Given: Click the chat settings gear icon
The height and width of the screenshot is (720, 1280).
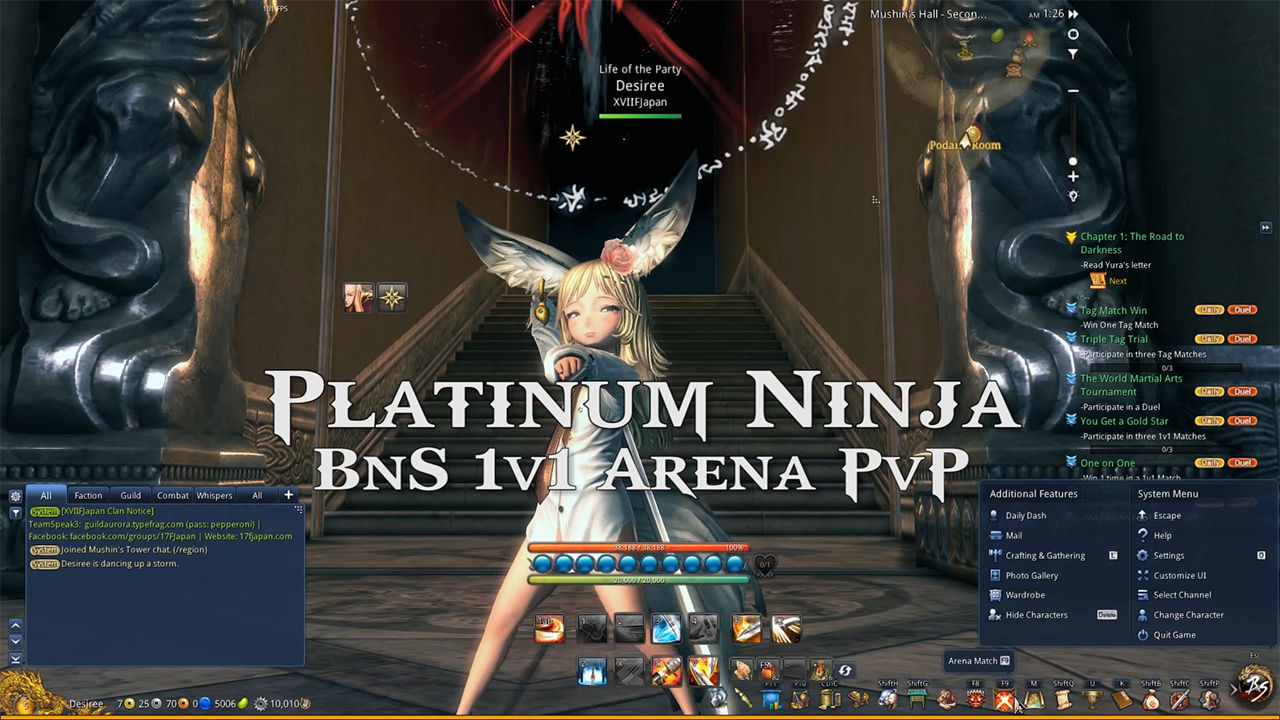Looking at the screenshot, I should click(15, 496).
